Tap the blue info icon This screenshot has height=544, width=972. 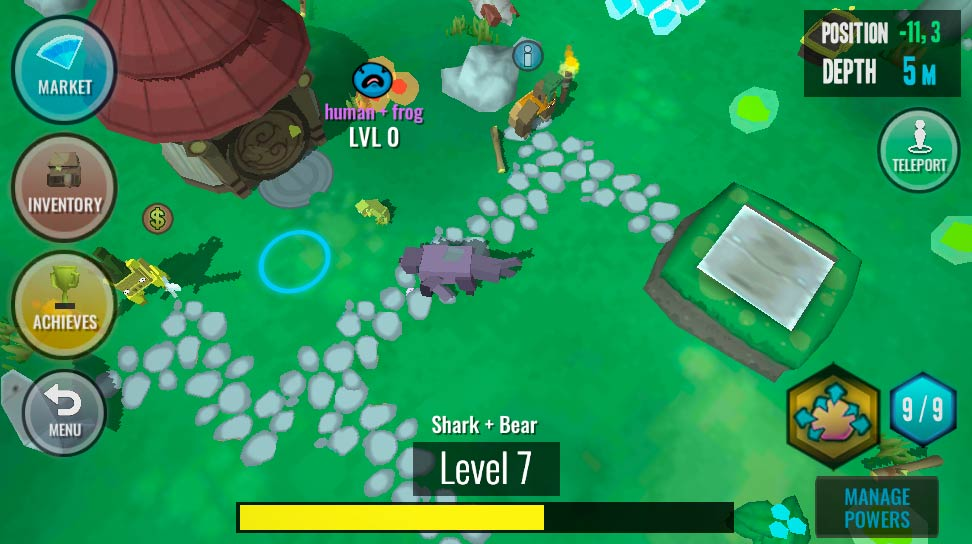pos(527,55)
